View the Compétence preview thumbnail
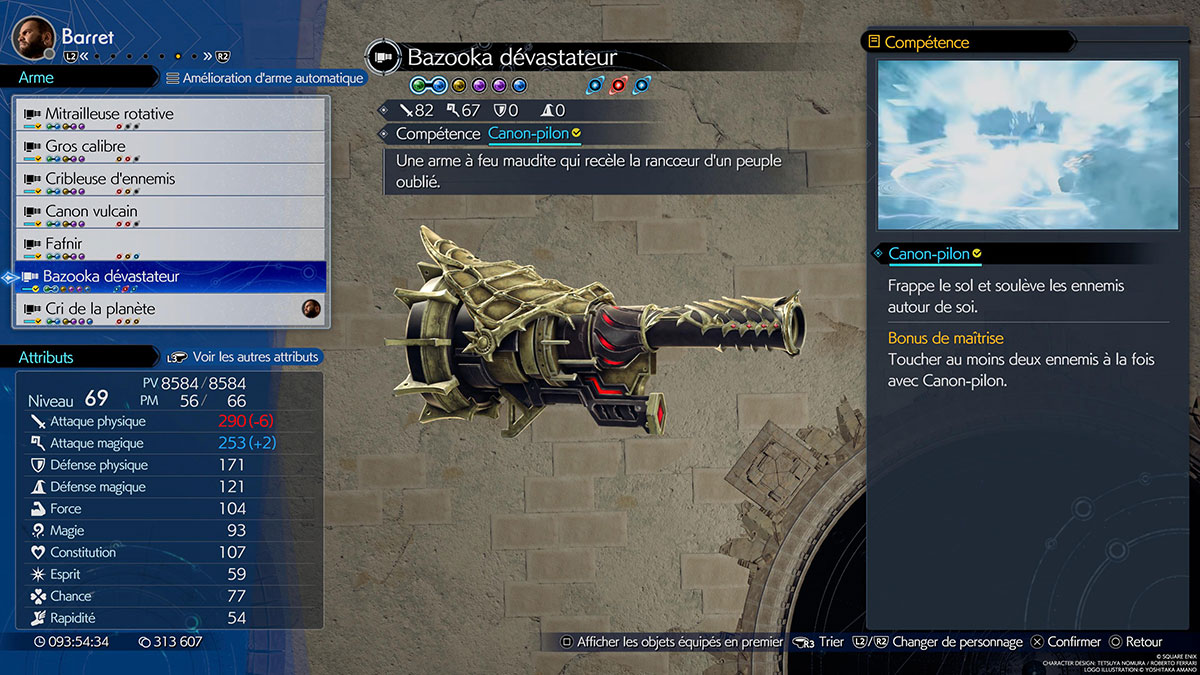Viewport: 1200px width, 675px height. [x=1027, y=145]
